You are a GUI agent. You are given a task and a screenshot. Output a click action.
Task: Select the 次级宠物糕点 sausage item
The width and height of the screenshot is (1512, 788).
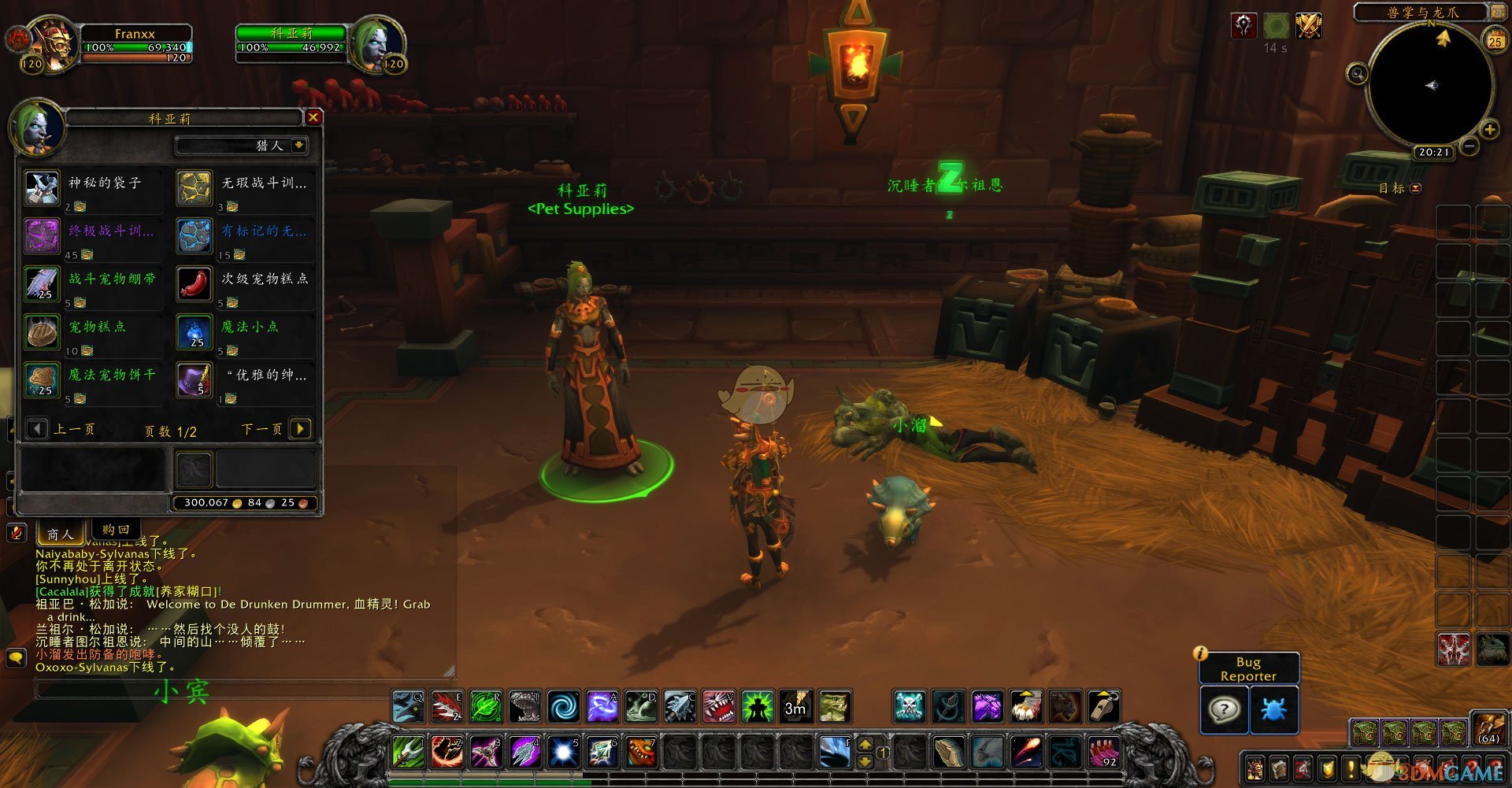click(195, 284)
